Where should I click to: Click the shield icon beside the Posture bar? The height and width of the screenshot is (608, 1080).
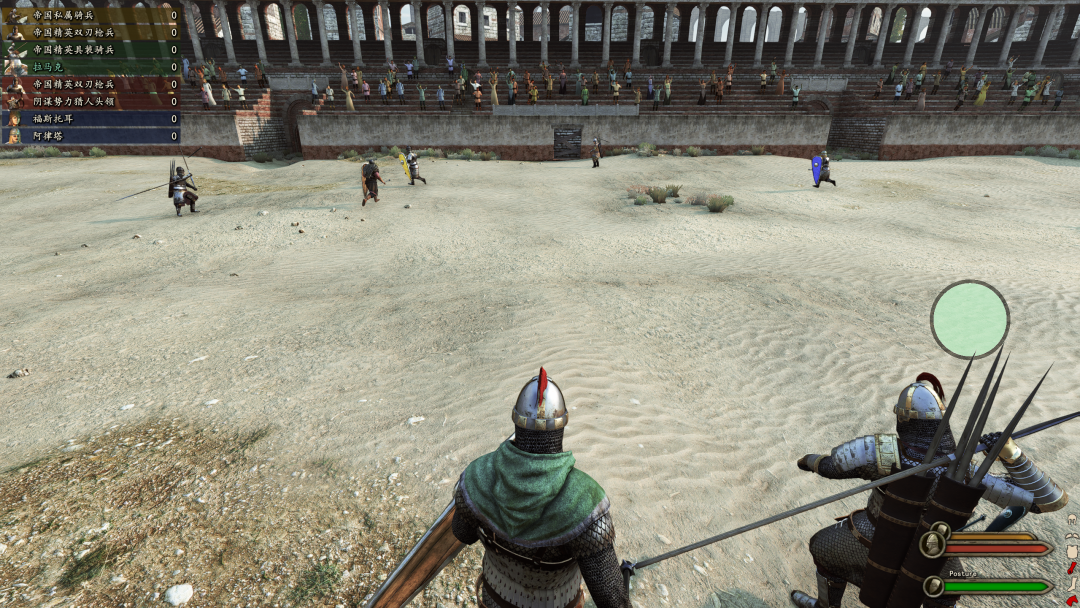(x=933, y=586)
